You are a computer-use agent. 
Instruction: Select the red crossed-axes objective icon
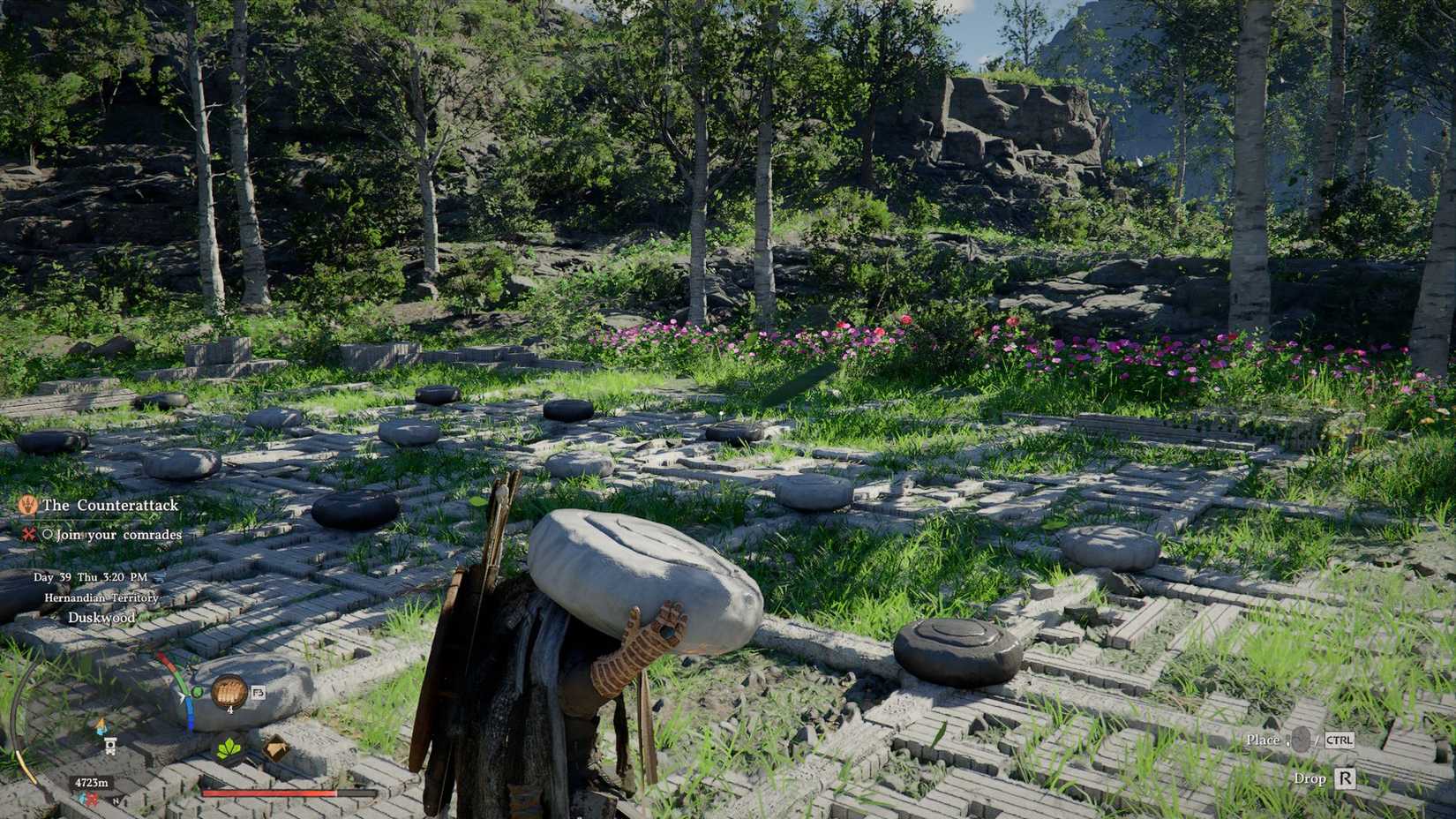click(27, 535)
